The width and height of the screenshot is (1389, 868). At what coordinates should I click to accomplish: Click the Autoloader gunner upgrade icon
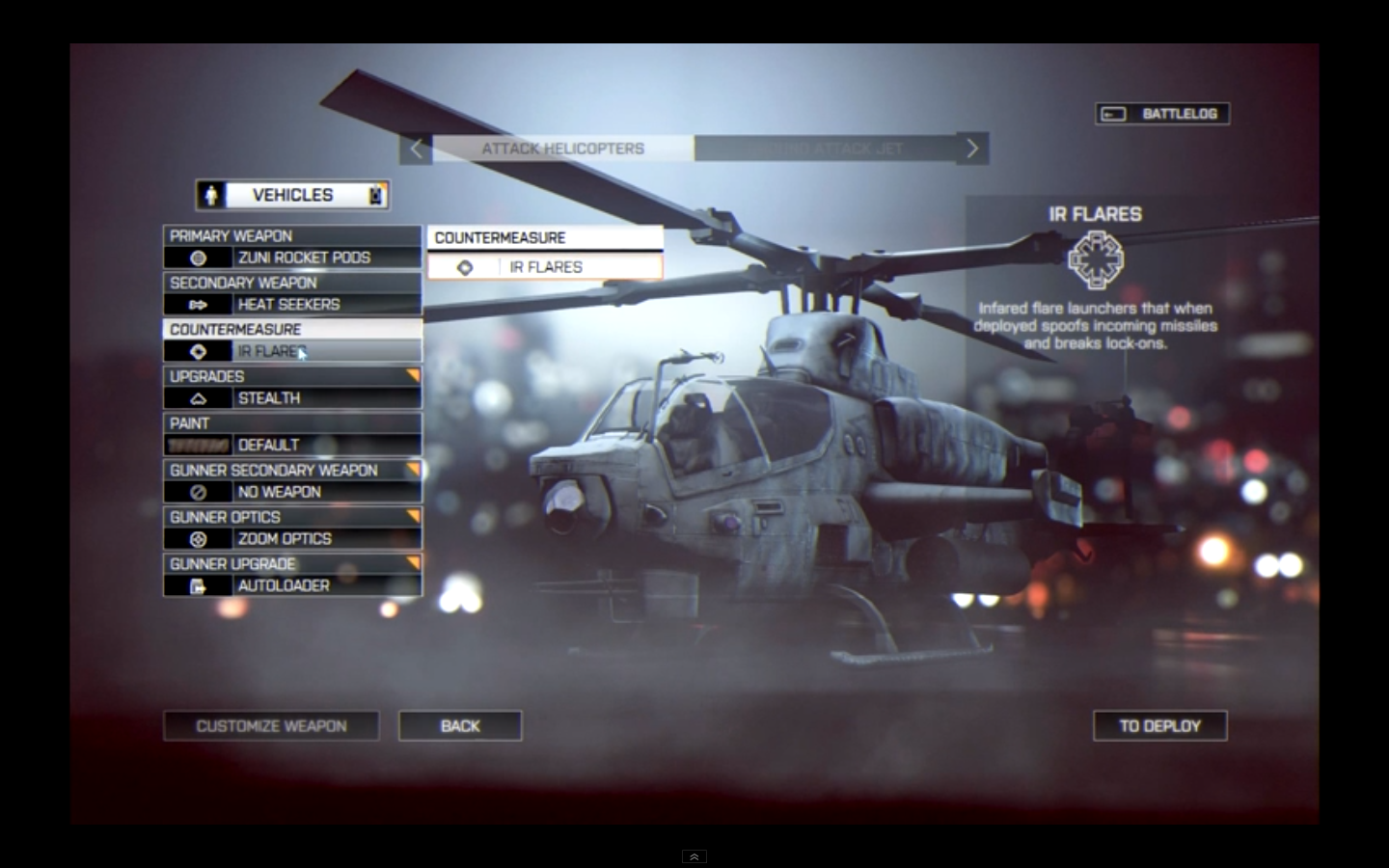pos(199,585)
